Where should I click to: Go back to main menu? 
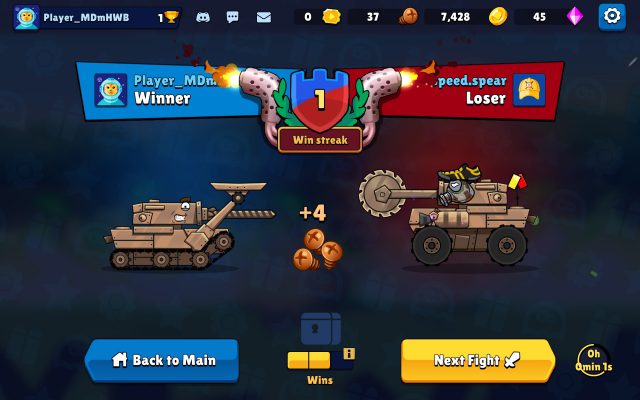[162, 360]
